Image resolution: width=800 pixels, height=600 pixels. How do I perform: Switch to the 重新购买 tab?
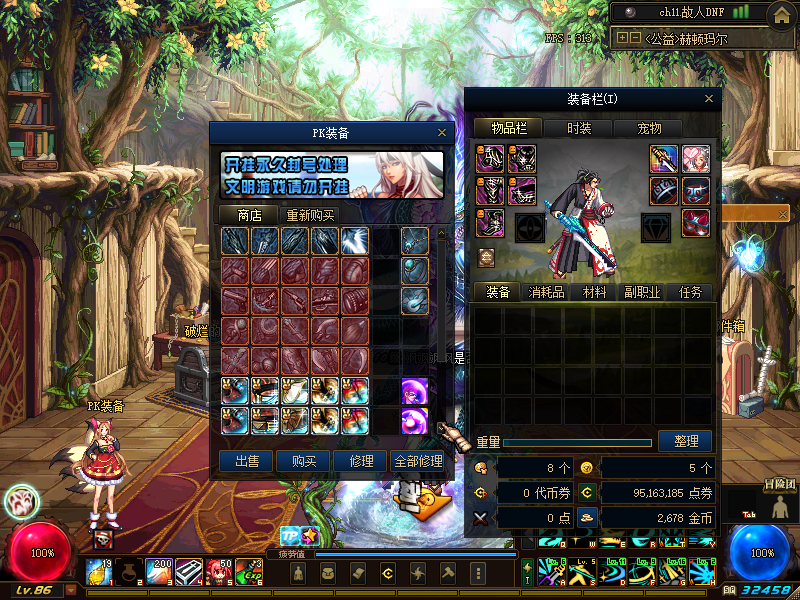(310, 215)
